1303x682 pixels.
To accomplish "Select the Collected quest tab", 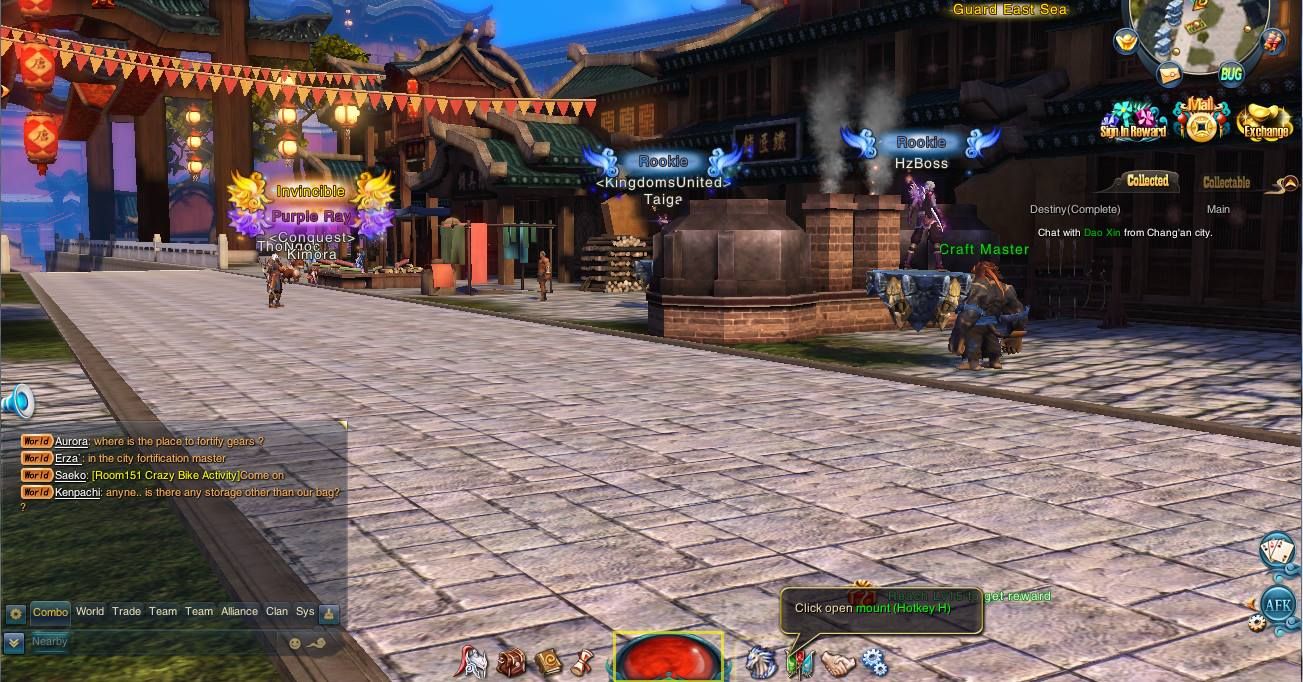I will 1147,181.
